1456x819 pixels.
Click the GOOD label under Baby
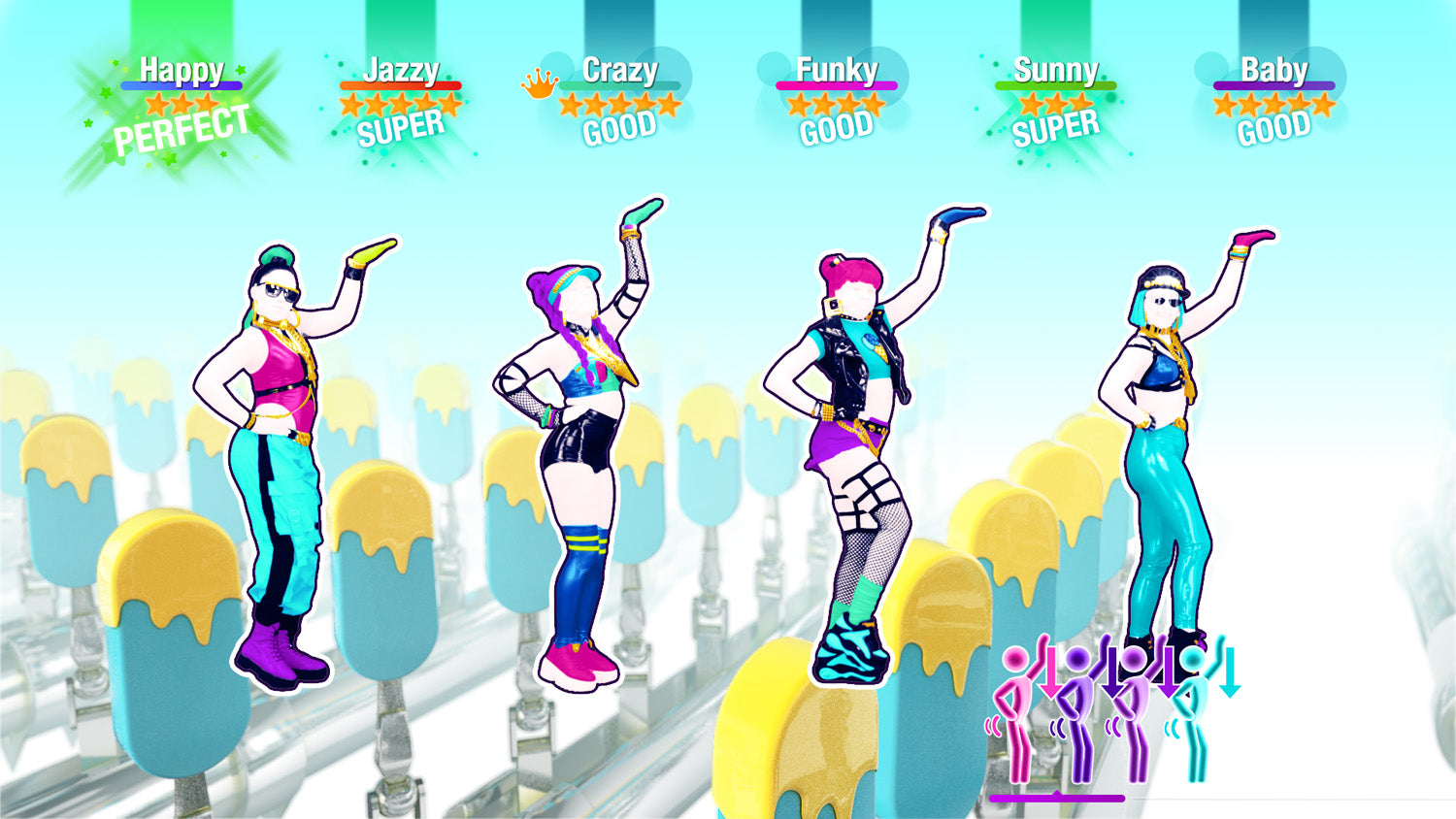(1274, 127)
